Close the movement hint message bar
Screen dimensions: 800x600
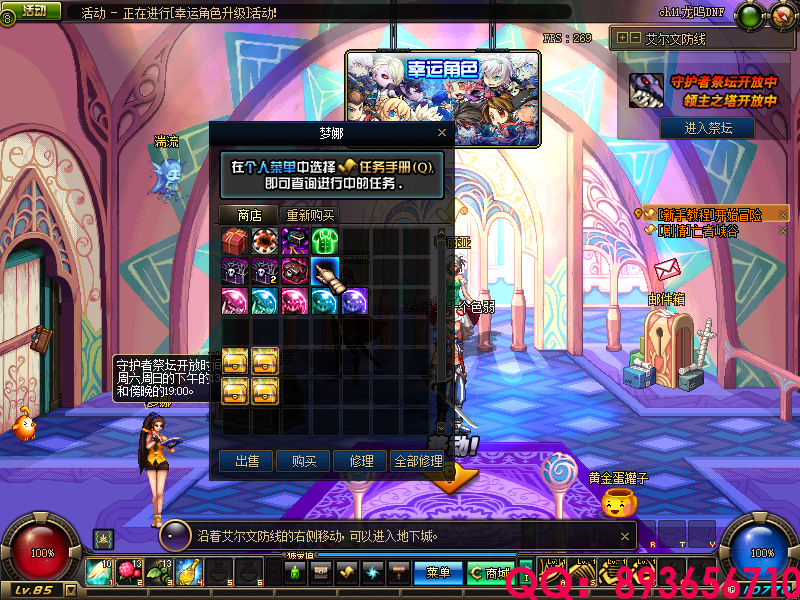tap(174, 537)
